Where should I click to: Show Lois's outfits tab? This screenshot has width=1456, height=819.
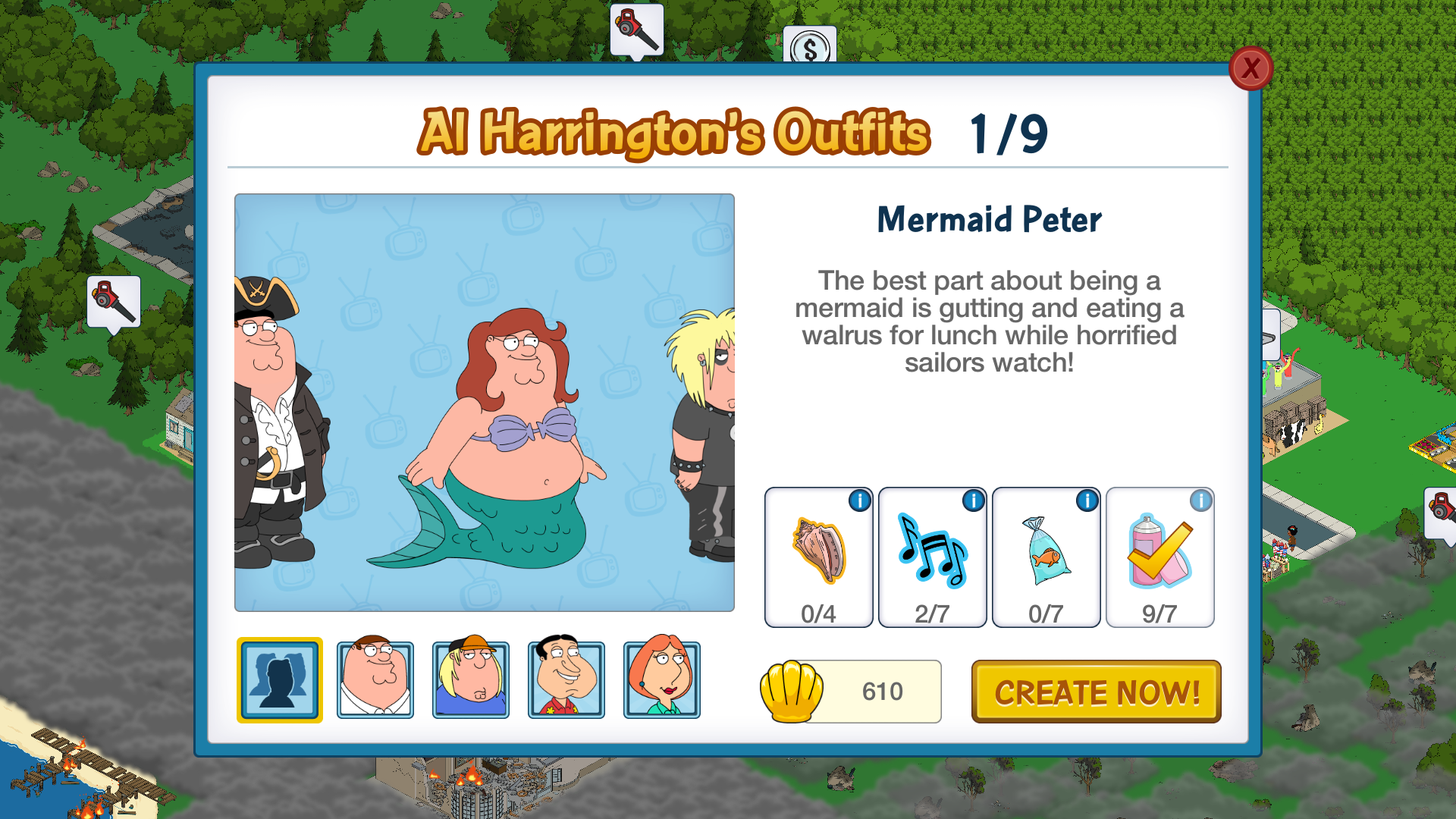[662, 679]
